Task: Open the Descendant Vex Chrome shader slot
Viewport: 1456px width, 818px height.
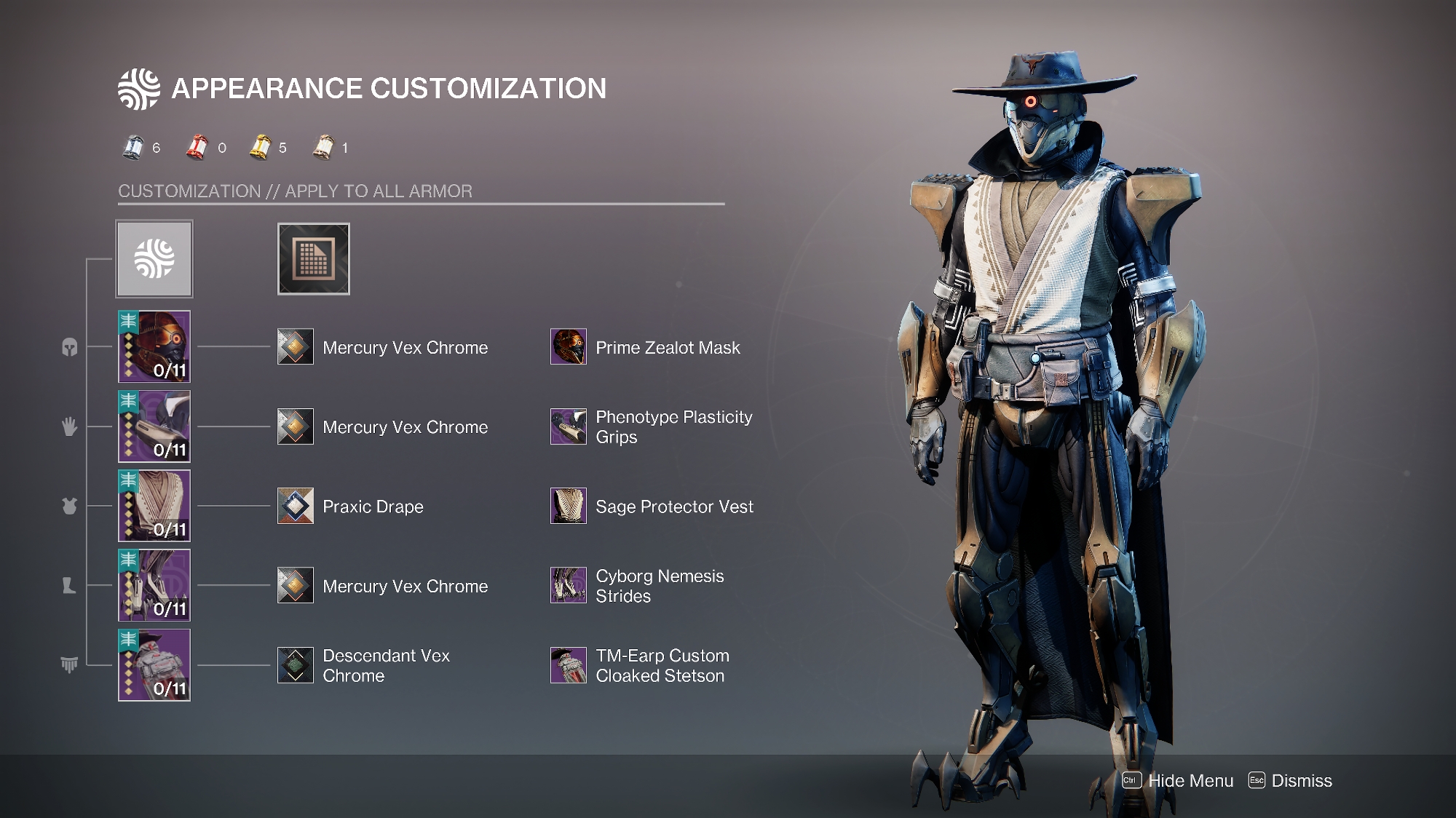Action: coord(296,665)
